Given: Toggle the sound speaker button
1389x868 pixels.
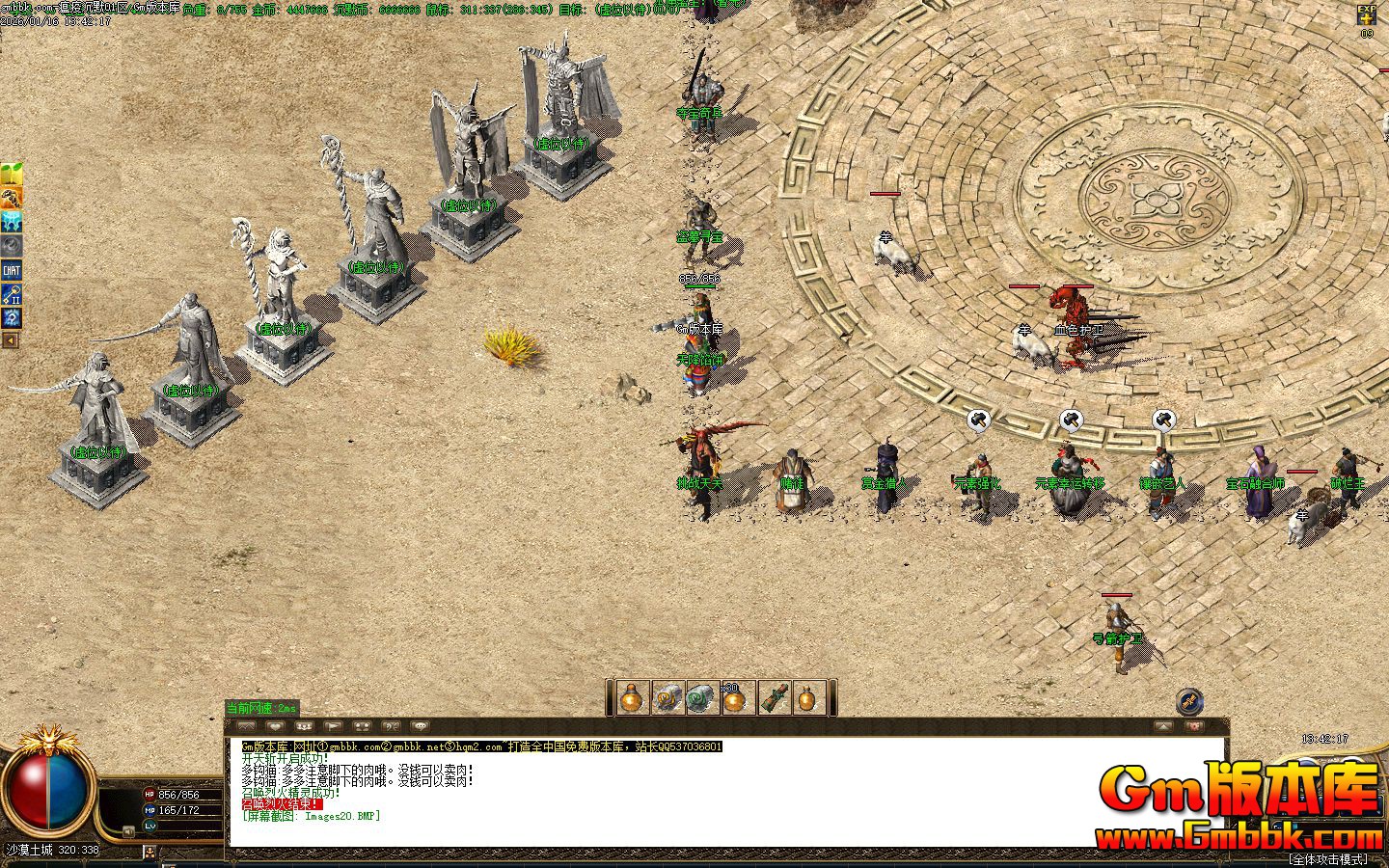Looking at the screenshot, I should tap(128, 831).
